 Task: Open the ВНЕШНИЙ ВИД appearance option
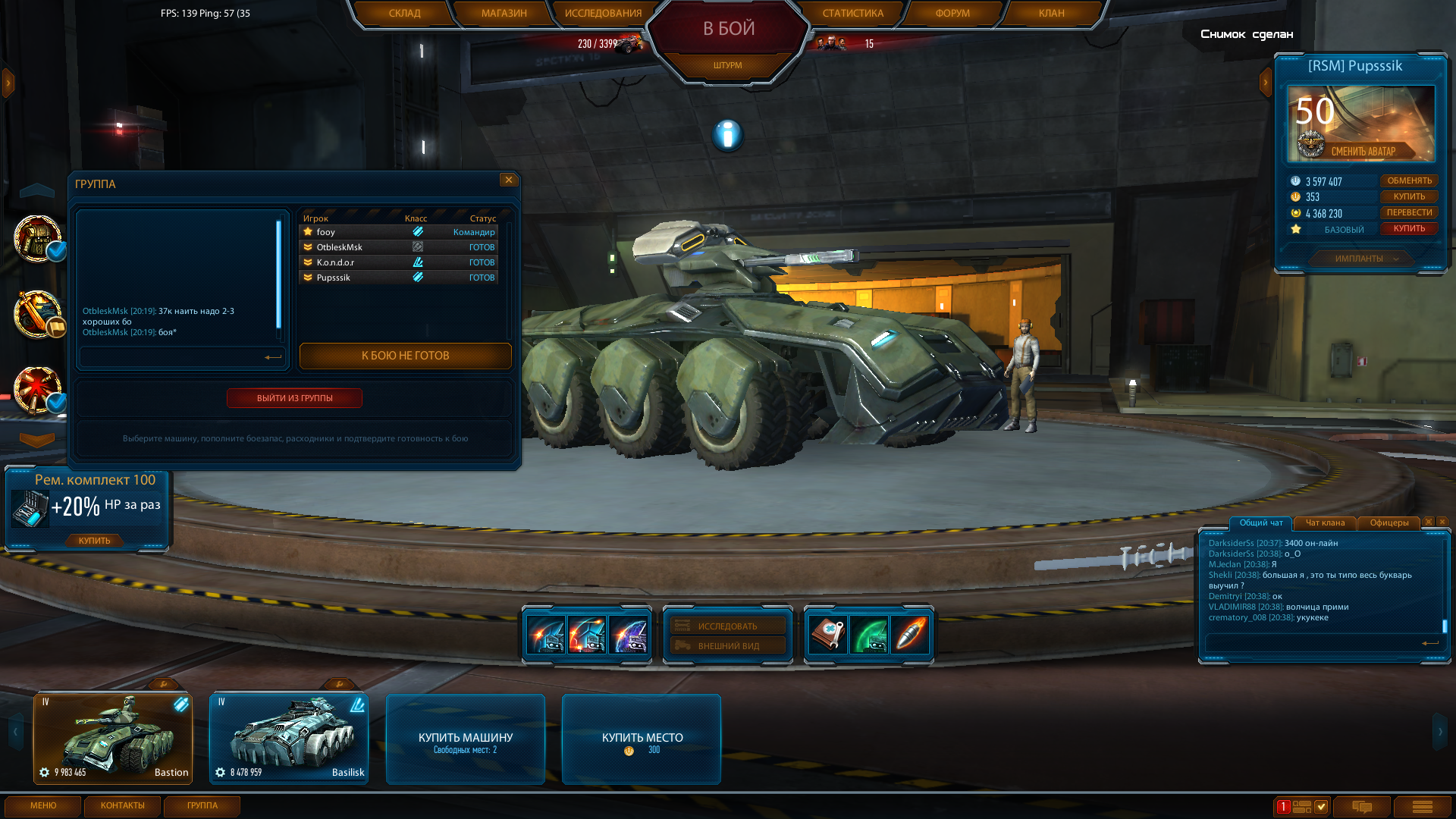tap(728, 646)
